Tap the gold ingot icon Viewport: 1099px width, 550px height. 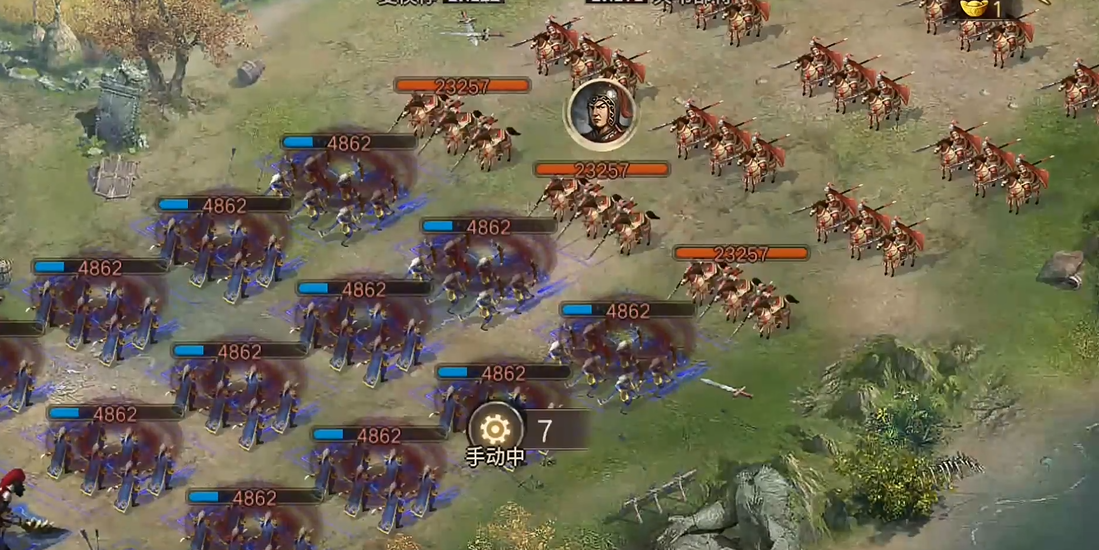point(973,8)
